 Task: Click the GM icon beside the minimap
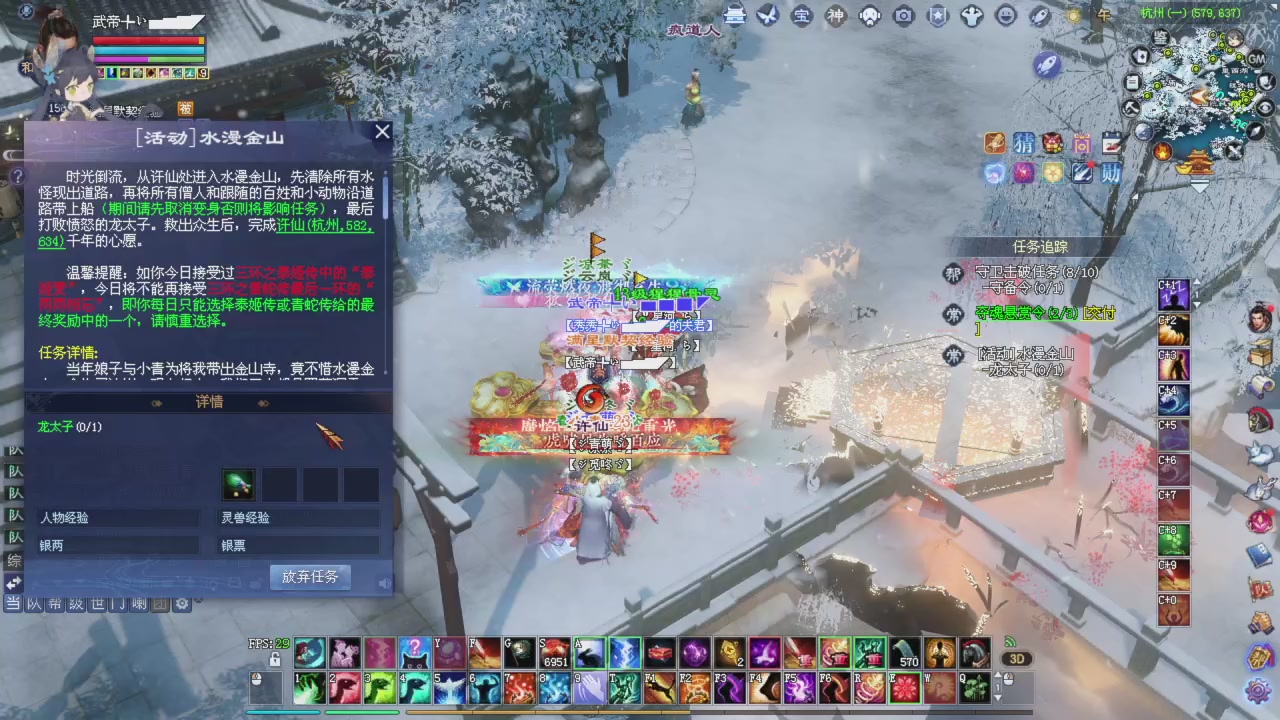(1255, 59)
